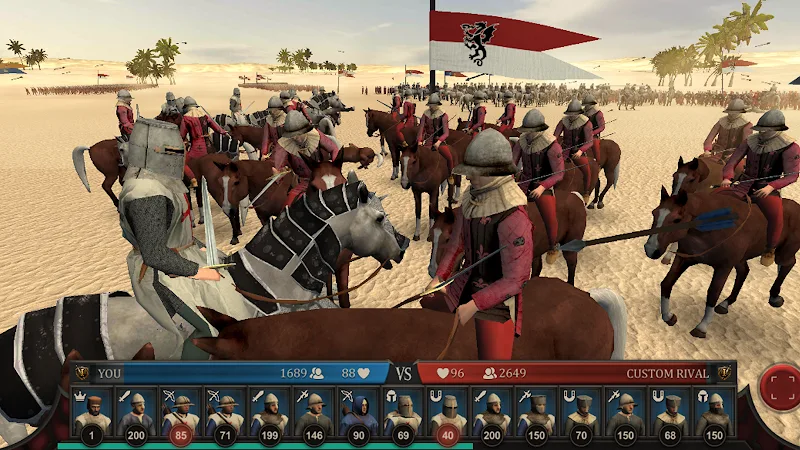Select the general's unit card with 1 troop

point(92,412)
